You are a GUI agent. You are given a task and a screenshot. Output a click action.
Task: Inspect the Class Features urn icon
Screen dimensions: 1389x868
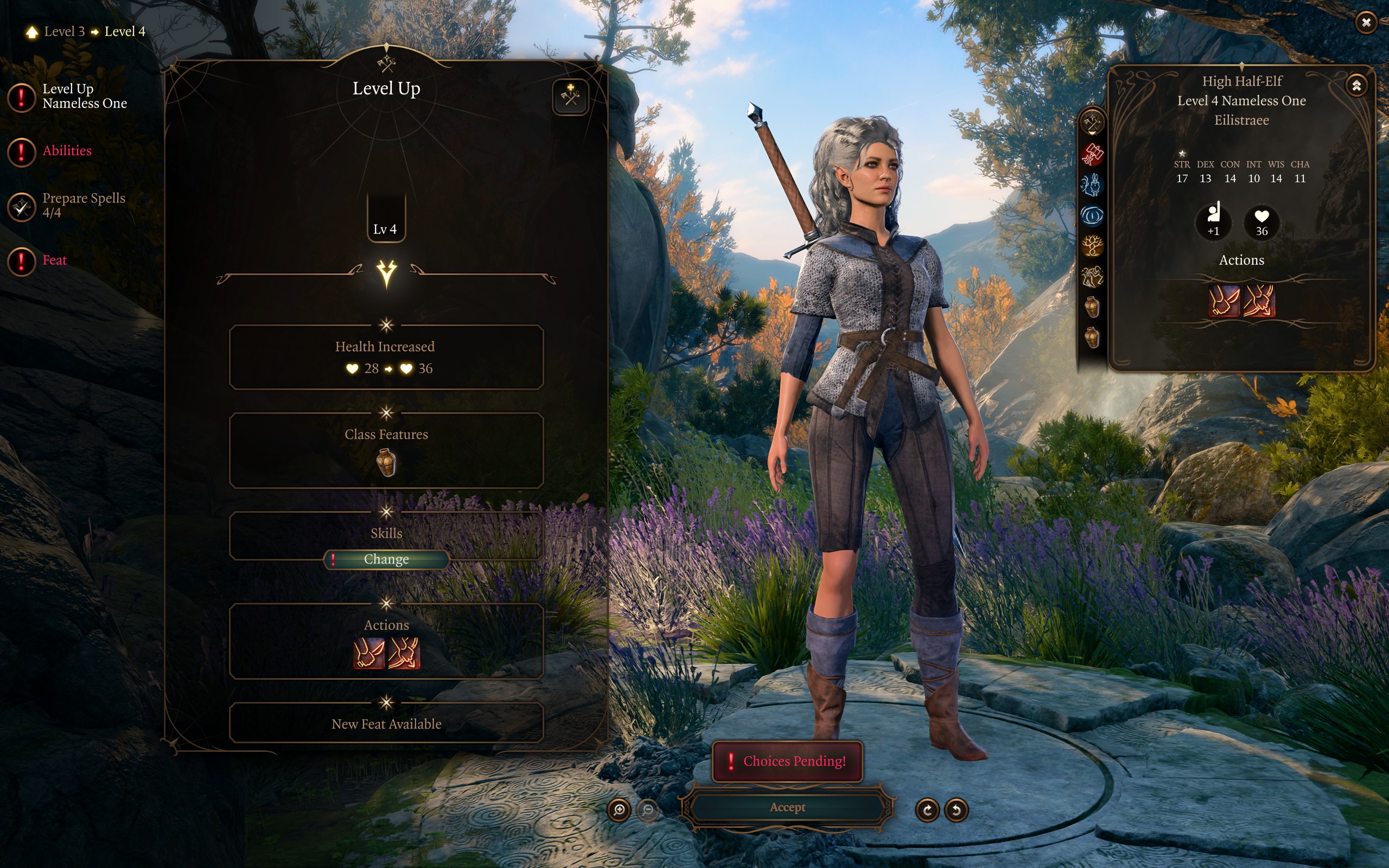[386, 463]
